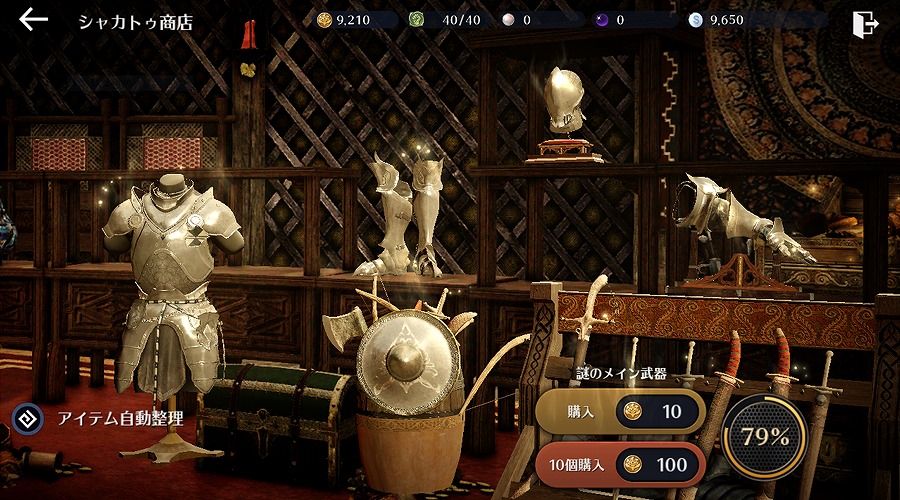Tap the purple gem currency counter
The image size is (900, 500).
point(632,20)
